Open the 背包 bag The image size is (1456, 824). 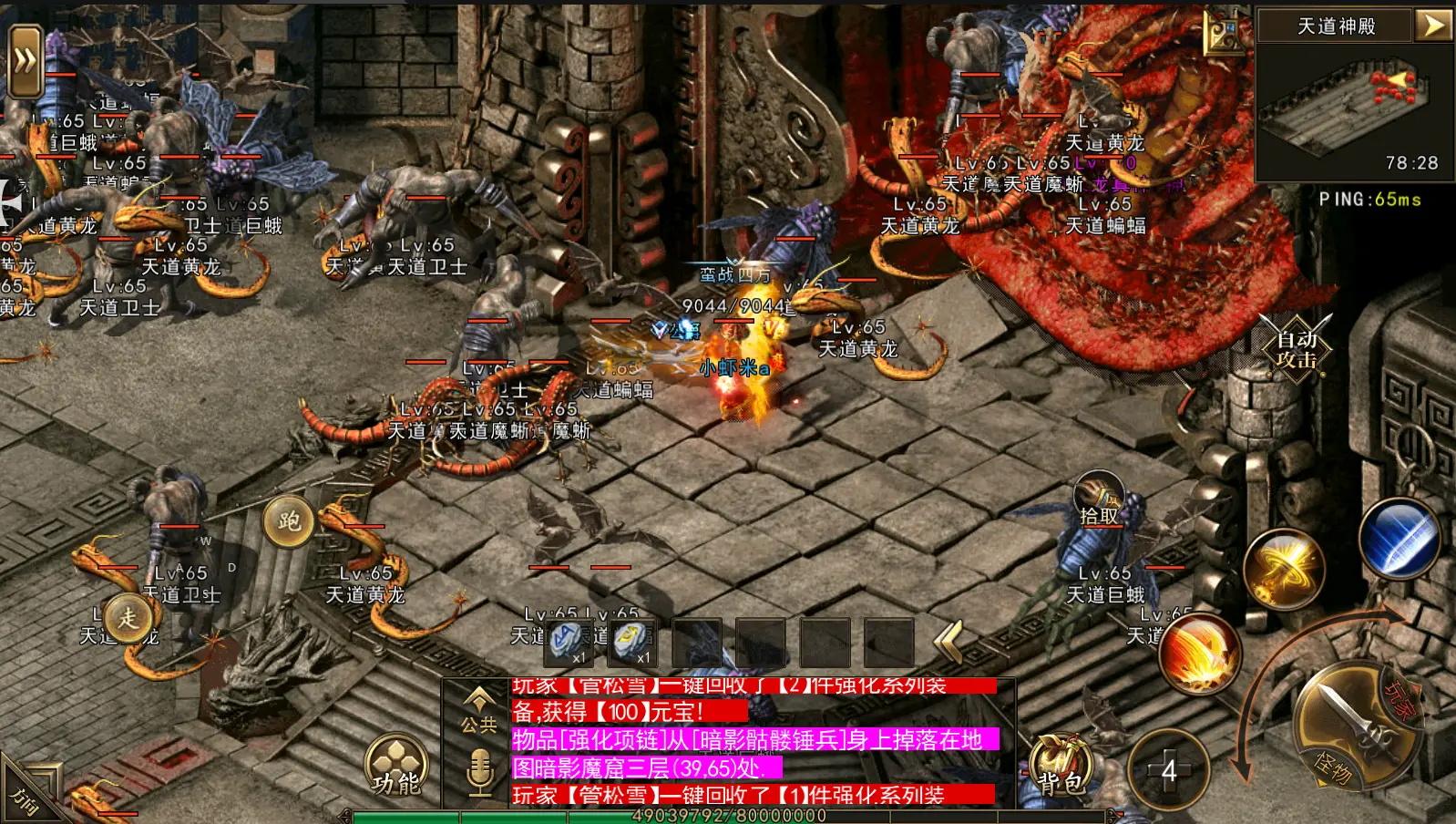click(x=1061, y=770)
